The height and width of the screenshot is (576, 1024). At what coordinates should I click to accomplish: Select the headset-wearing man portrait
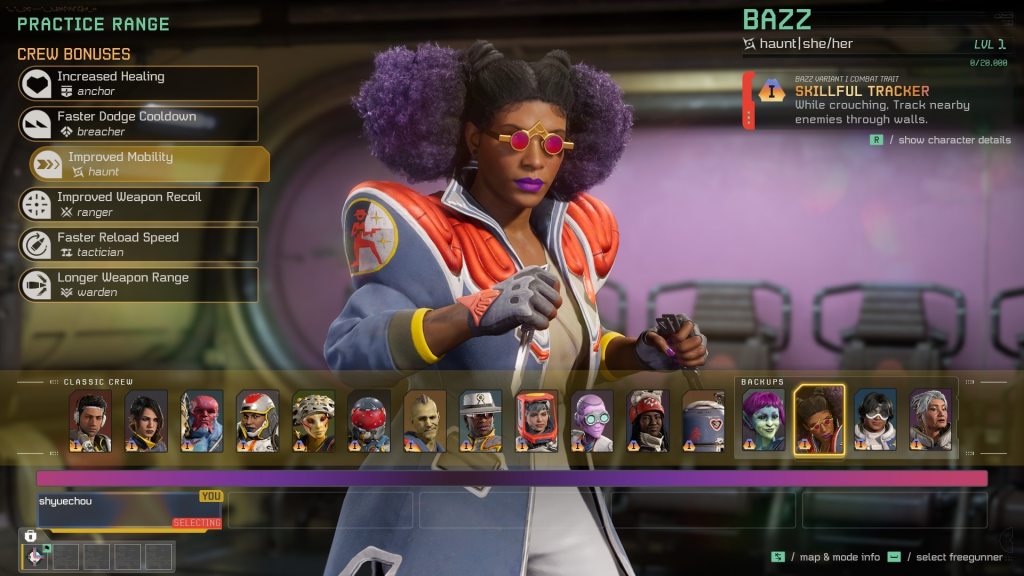point(90,421)
